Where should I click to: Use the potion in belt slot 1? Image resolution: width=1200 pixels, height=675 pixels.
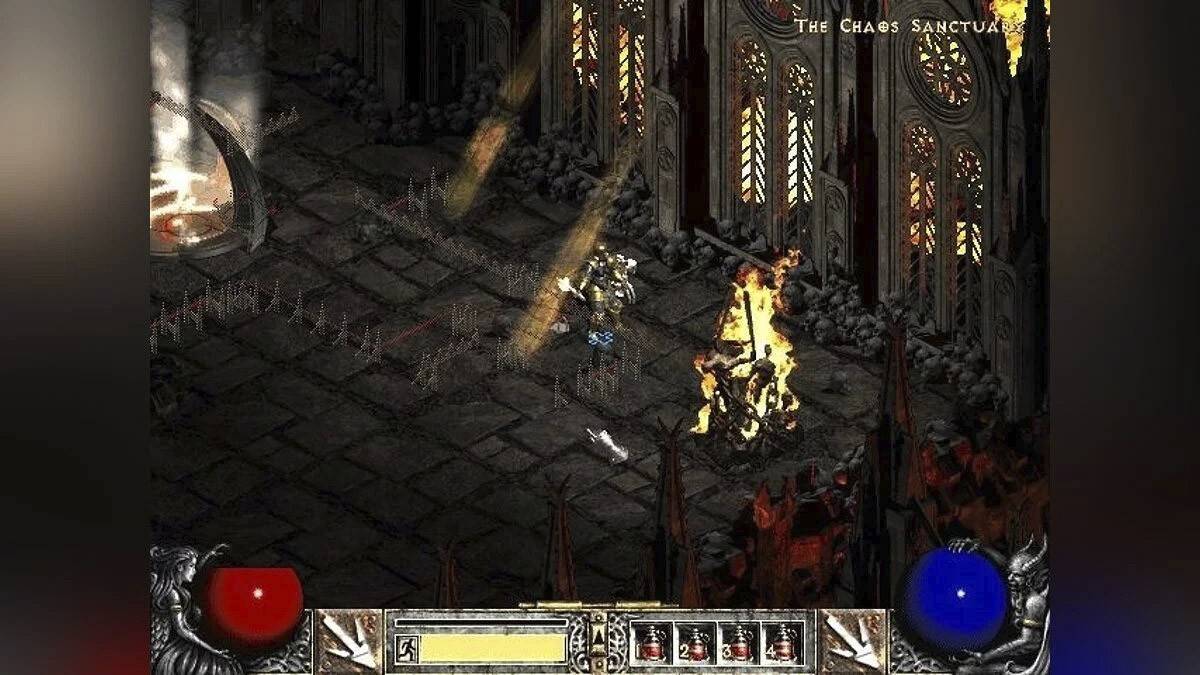coord(649,642)
